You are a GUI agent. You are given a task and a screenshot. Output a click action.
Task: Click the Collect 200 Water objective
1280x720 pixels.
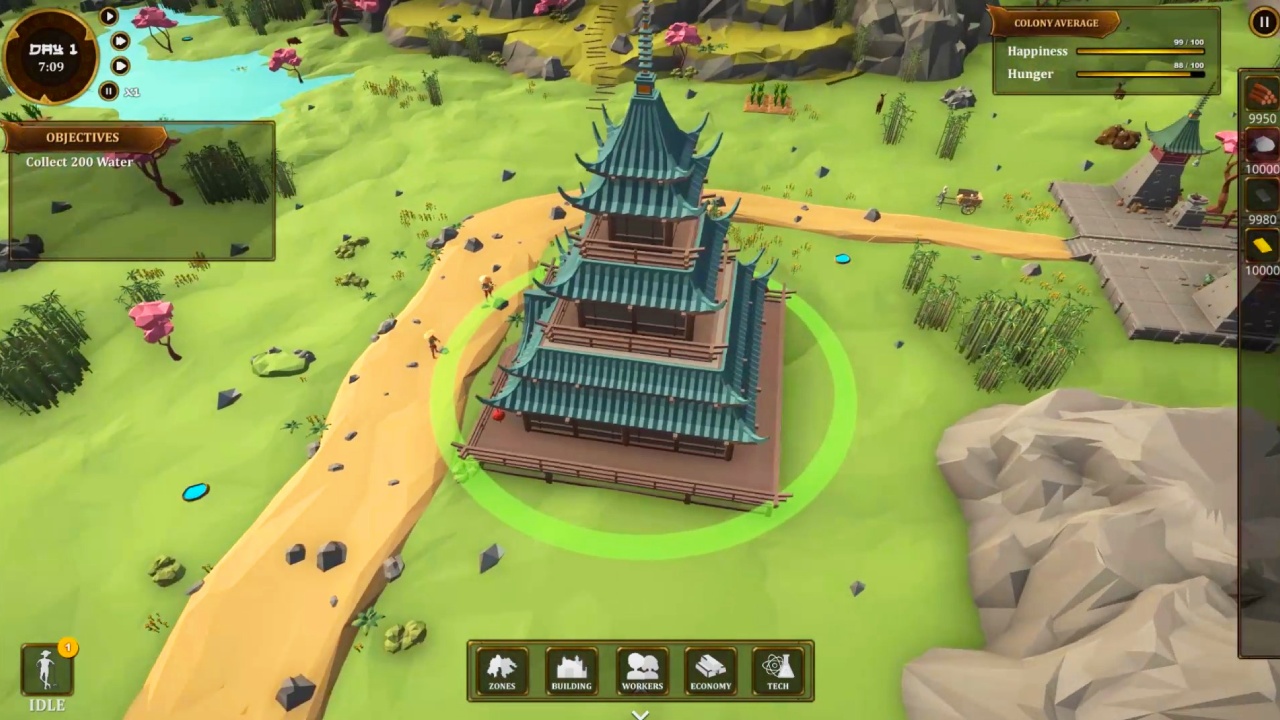(x=79, y=162)
